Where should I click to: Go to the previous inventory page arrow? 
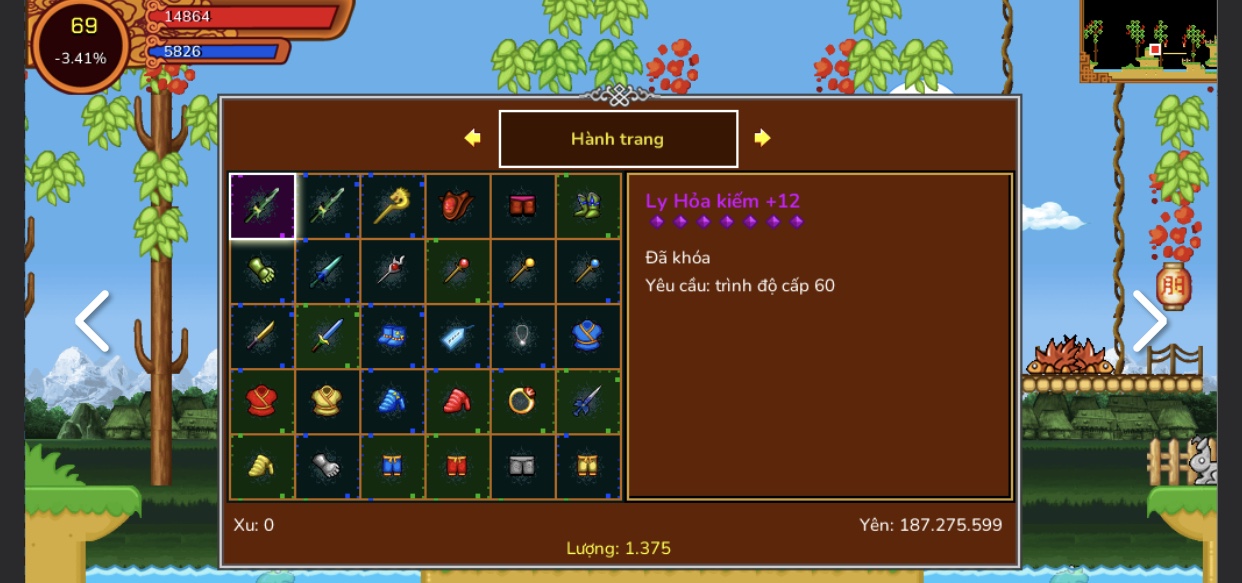(473, 138)
